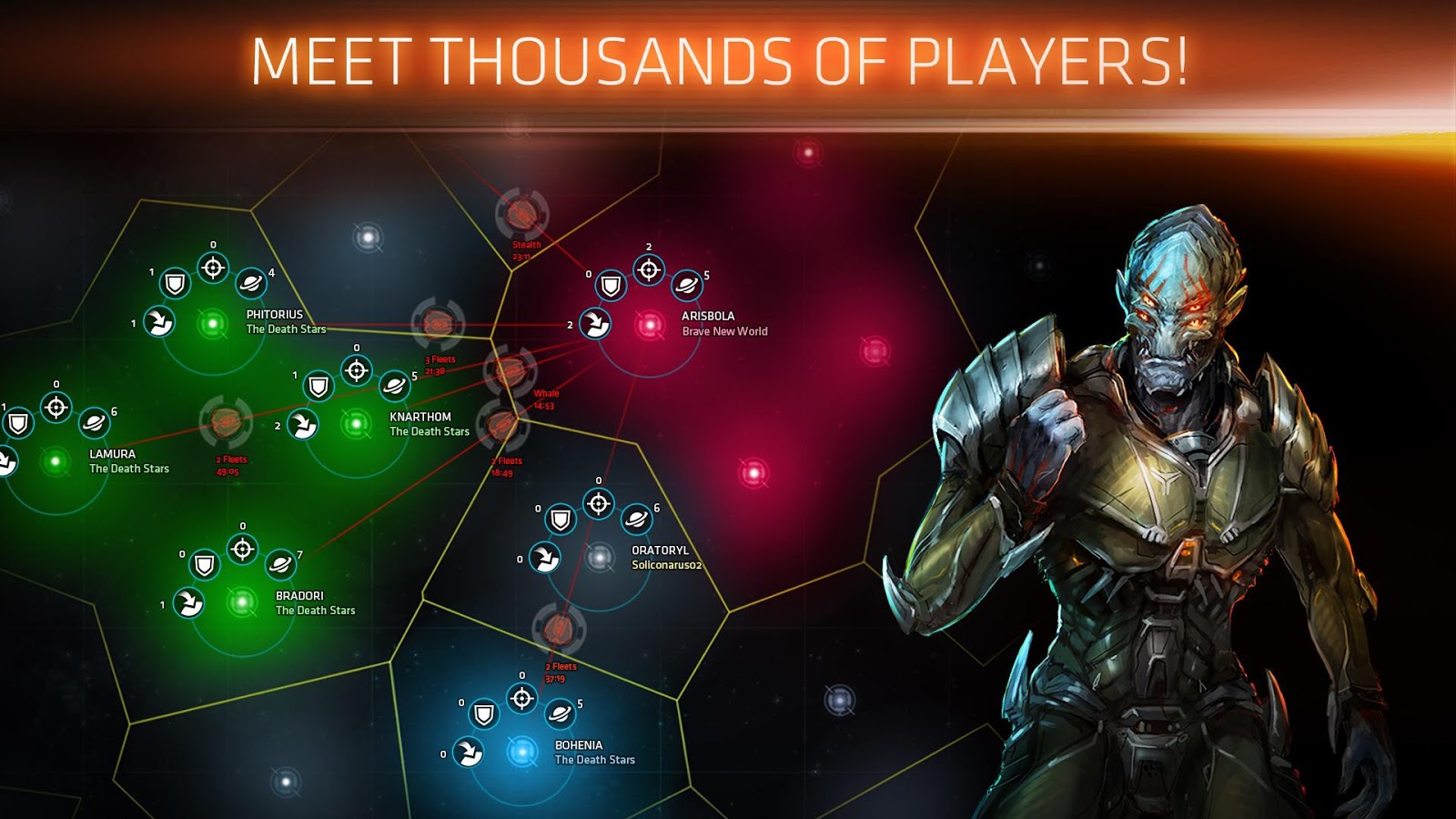Select the Arisbola red star
Image resolution: width=1456 pixels, height=819 pixels.
[650, 325]
